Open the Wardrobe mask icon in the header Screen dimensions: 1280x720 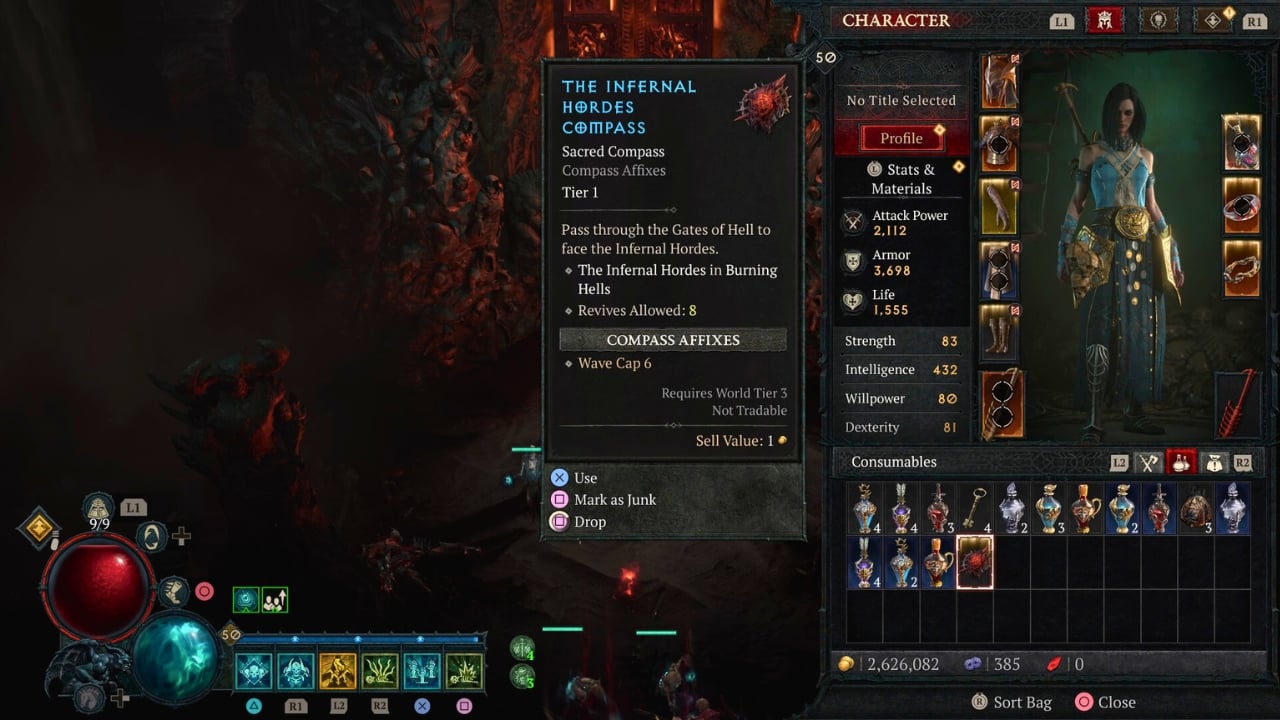pos(1158,20)
